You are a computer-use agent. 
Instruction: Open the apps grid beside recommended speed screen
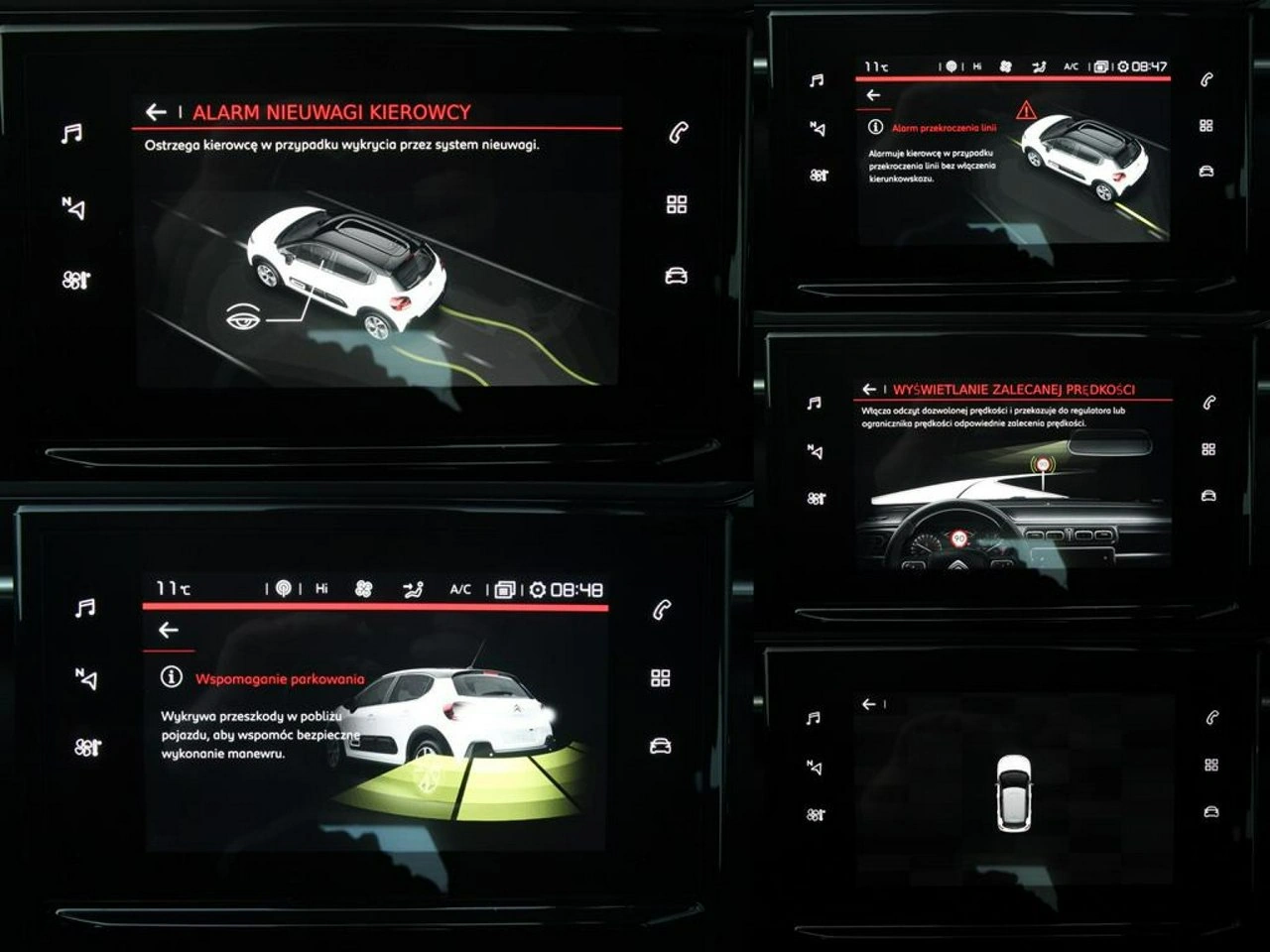[1208, 449]
